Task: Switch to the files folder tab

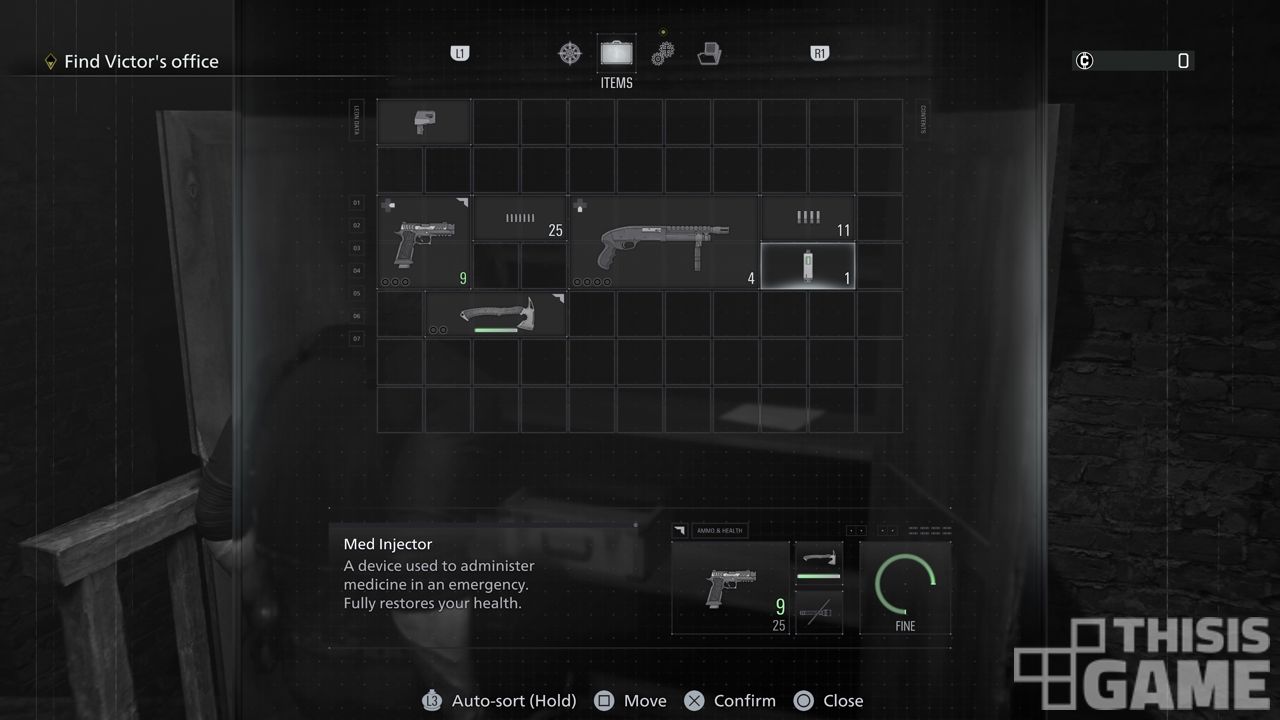Action: [710, 53]
